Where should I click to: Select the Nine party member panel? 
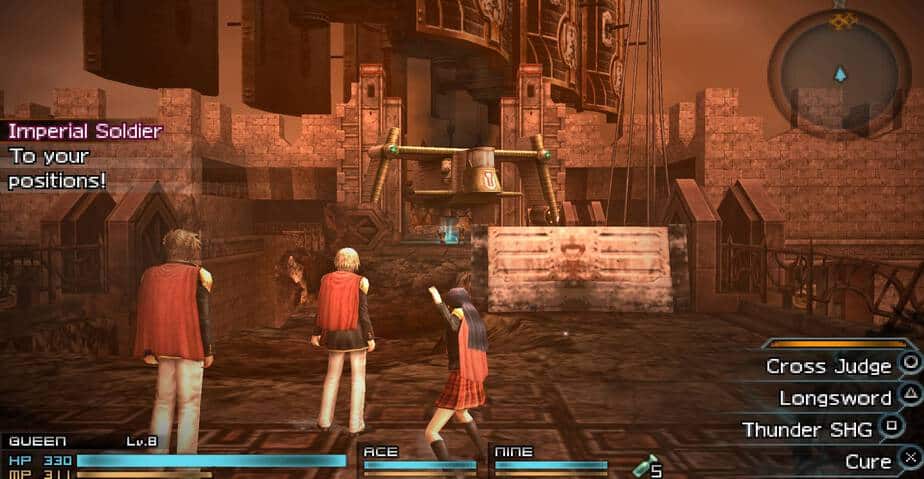551,458
